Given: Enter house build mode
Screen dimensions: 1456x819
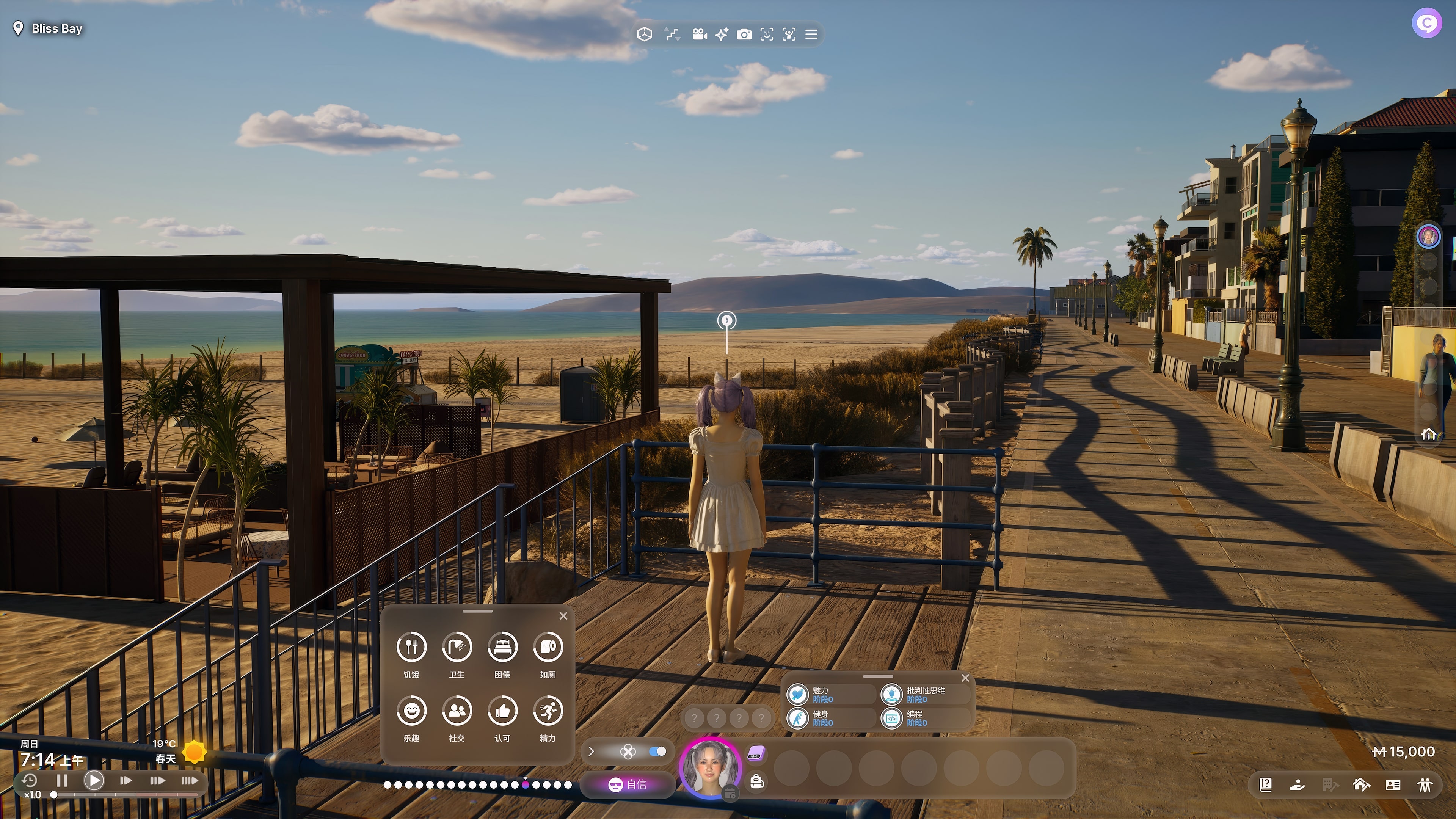Looking at the screenshot, I should [1361, 784].
